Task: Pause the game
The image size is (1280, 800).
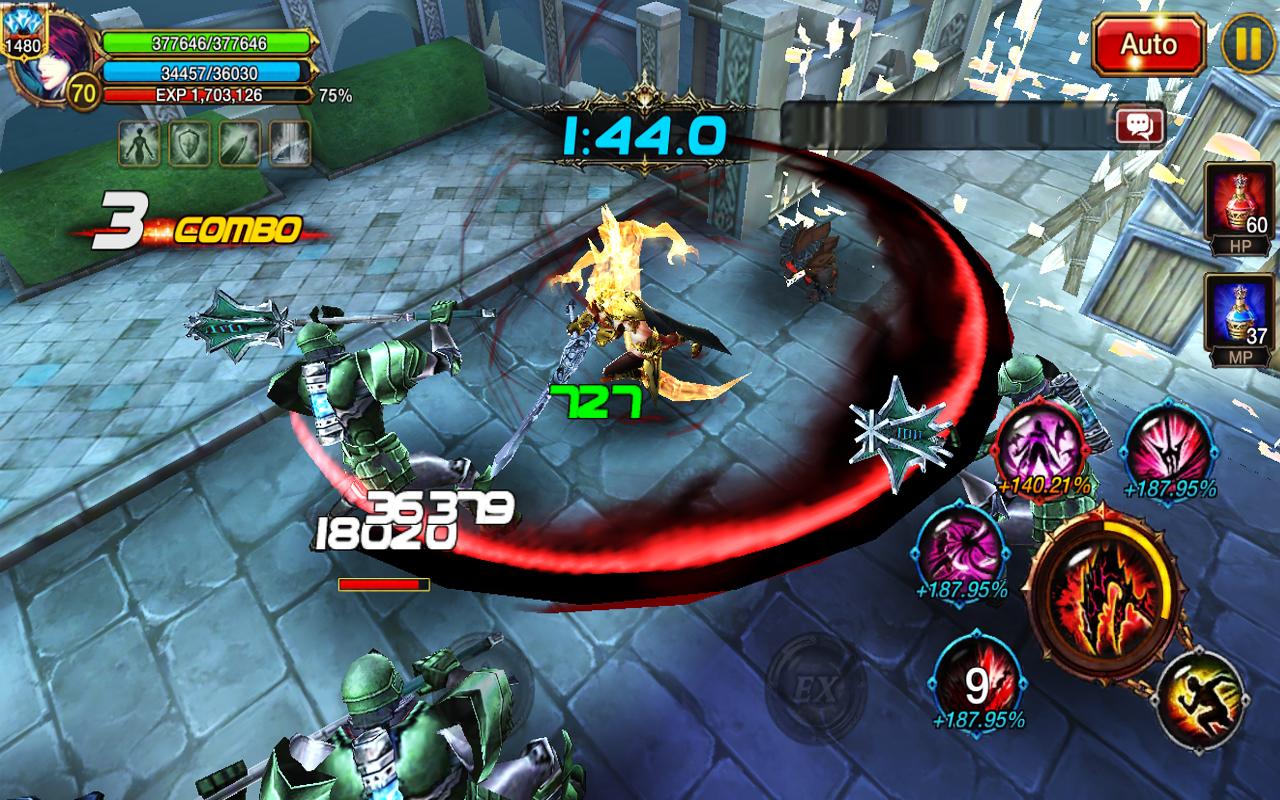Action: click(x=1247, y=46)
